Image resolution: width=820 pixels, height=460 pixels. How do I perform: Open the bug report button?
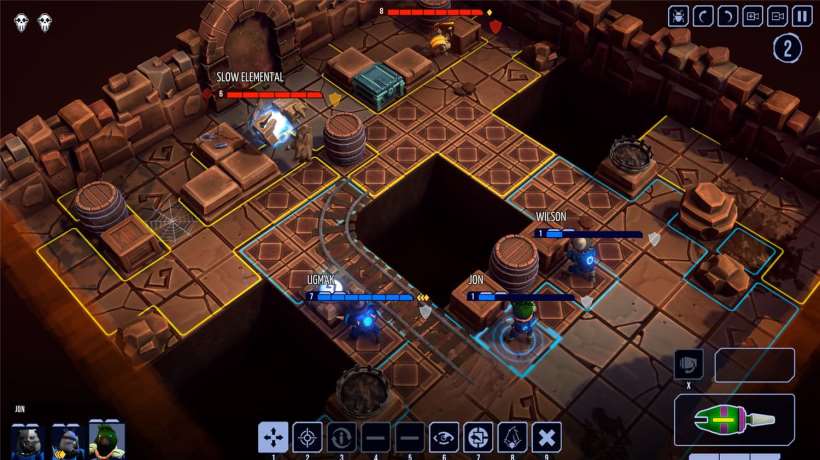pyautogui.click(x=679, y=16)
